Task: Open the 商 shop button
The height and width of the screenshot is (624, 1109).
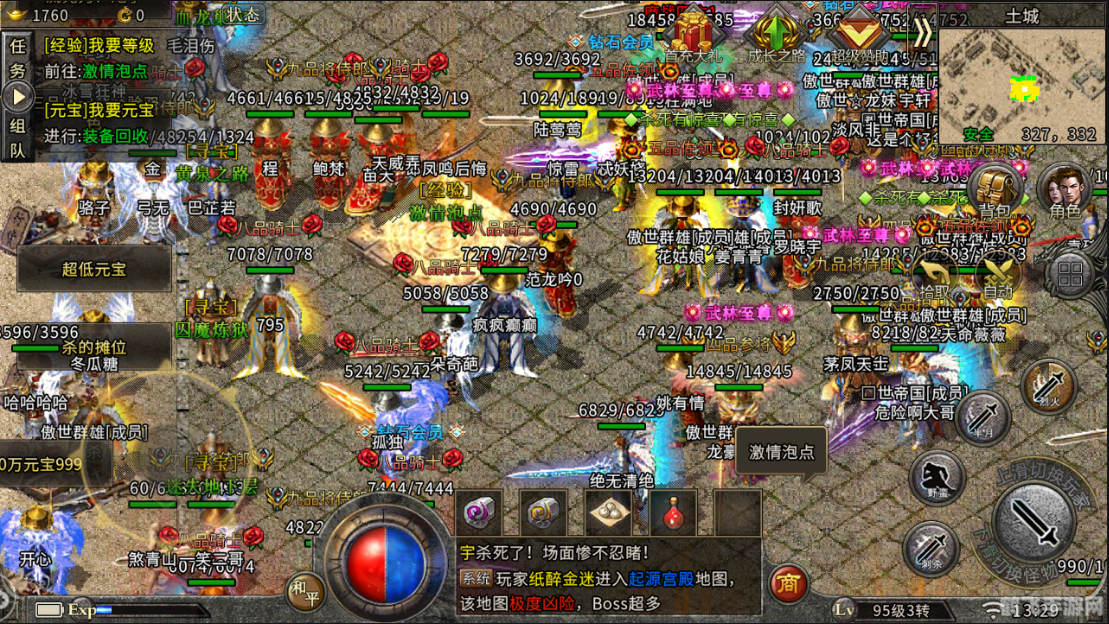Action: (788, 584)
